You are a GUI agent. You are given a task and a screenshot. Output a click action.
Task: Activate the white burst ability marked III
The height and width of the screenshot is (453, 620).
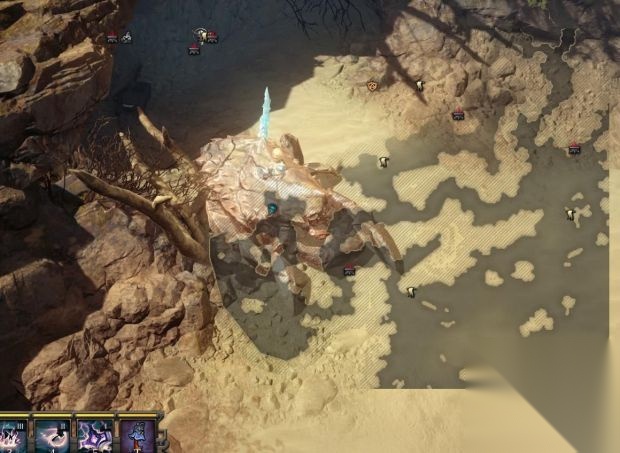coord(14,436)
